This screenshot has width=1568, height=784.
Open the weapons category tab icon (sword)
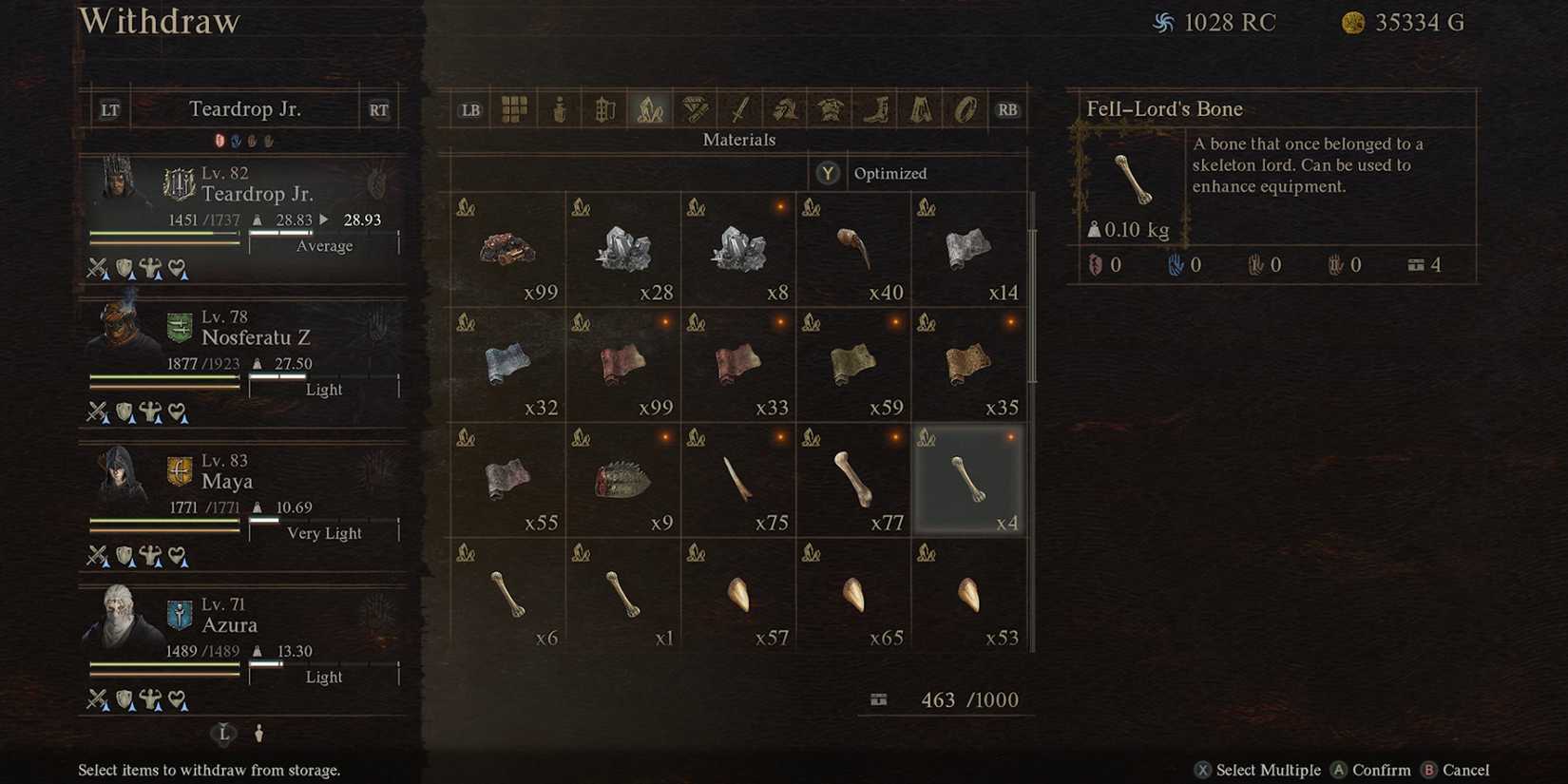click(x=738, y=108)
